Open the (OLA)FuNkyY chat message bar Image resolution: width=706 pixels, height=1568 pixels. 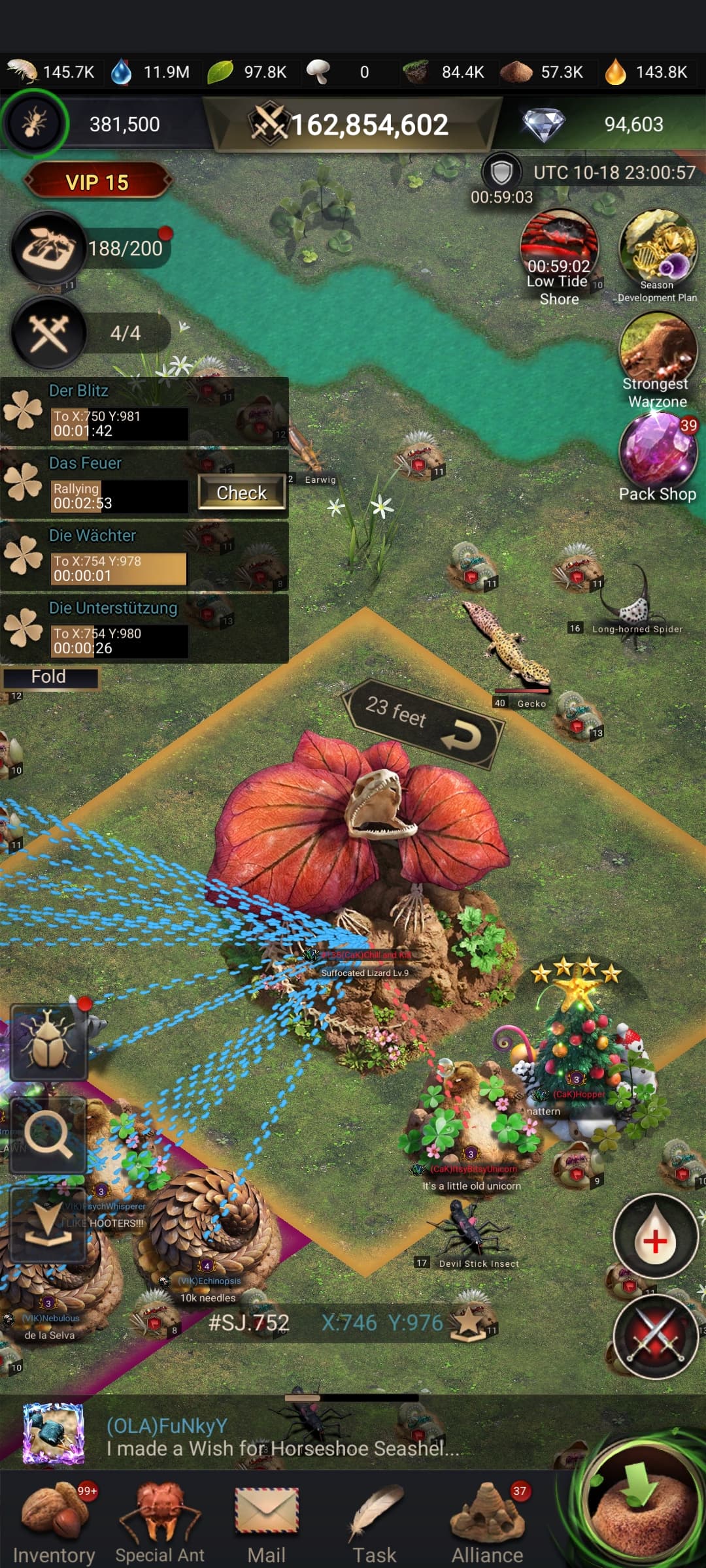pos(281,1437)
